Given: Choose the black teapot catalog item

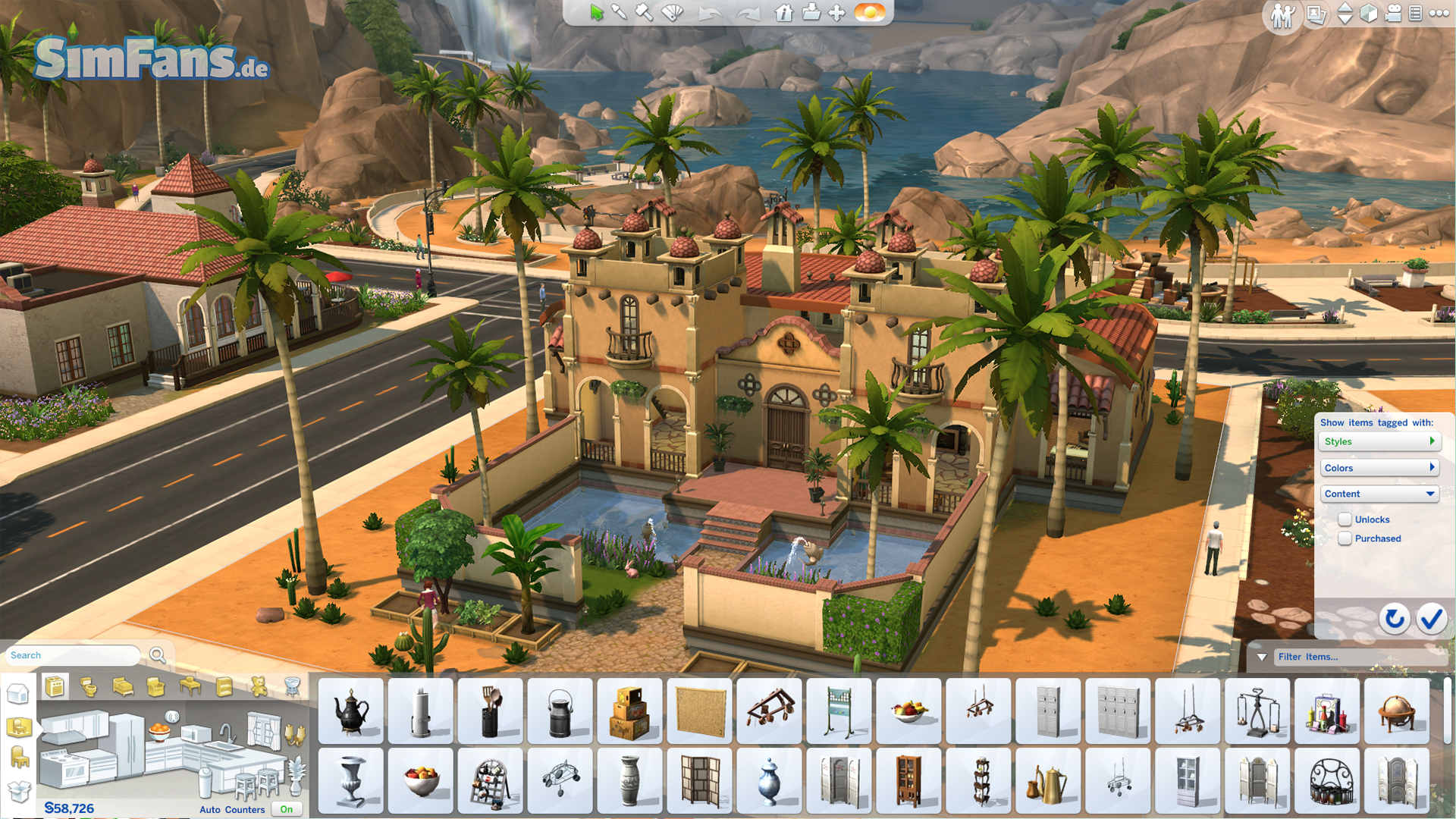Looking at the screenshot, I should [351, 711].
